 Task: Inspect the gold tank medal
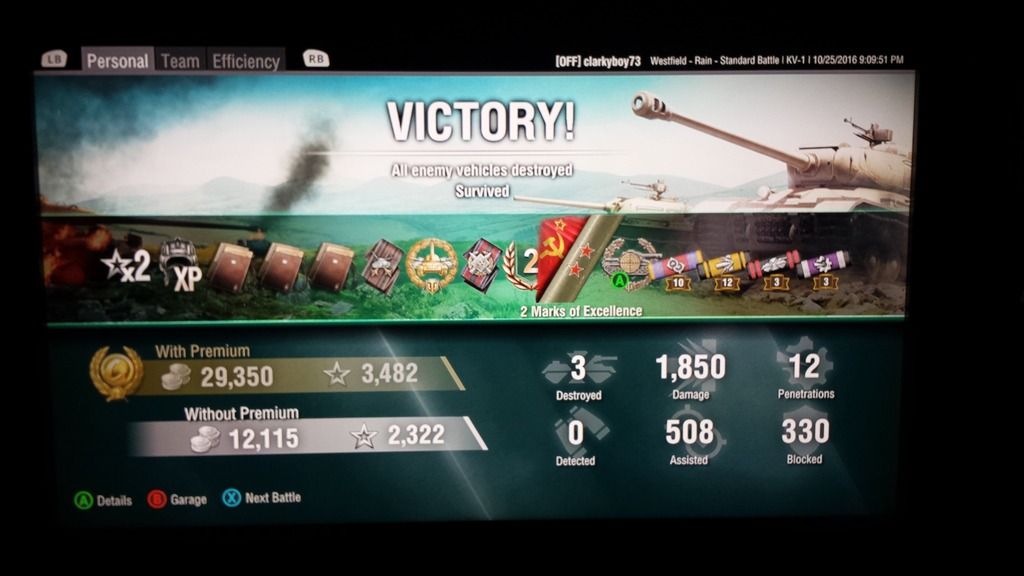(x=433, y=264)
